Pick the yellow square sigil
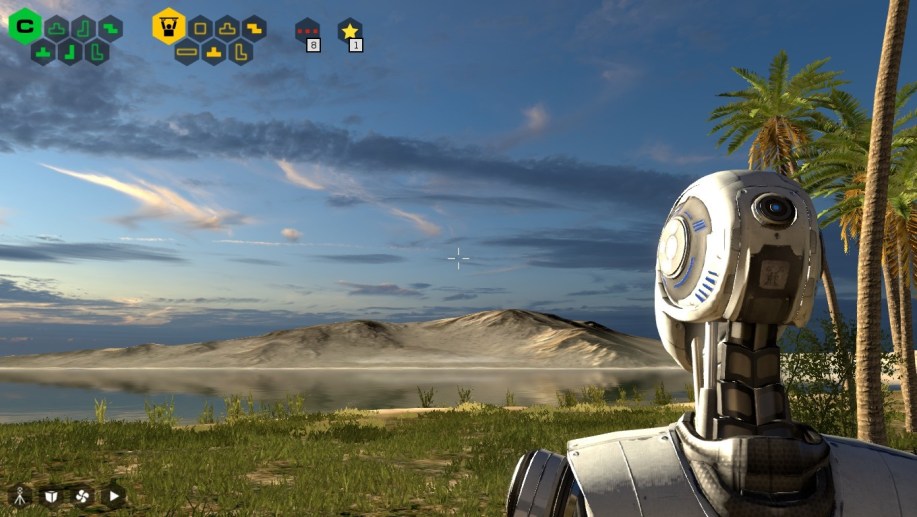The width and height of the screenshot is (917, 517). 200,28
